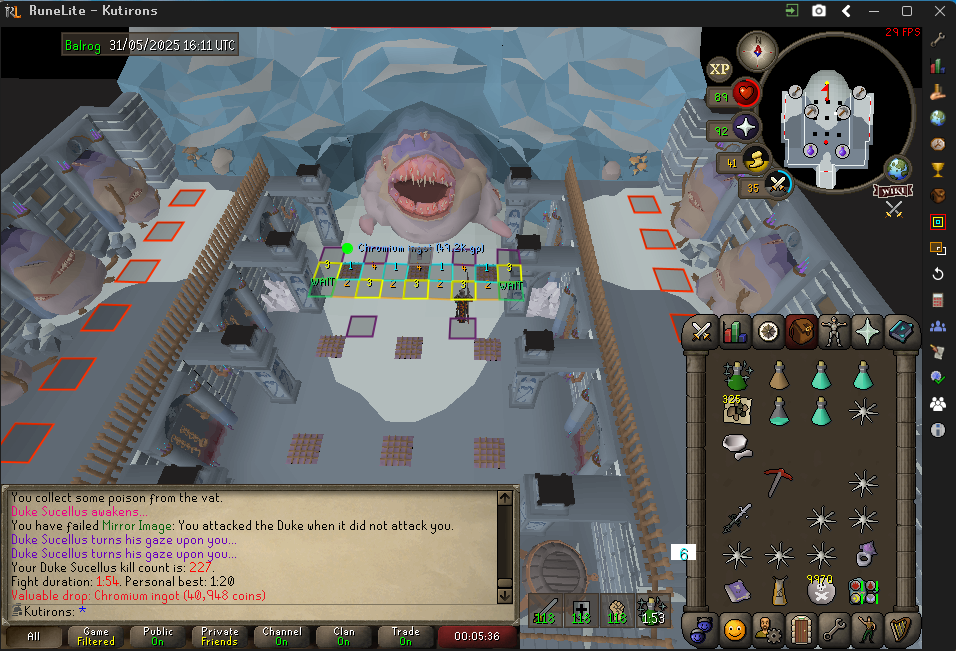Switch to the Magic spellbook tab
This screenshot has height=651, width=956.
coord(899,332)
